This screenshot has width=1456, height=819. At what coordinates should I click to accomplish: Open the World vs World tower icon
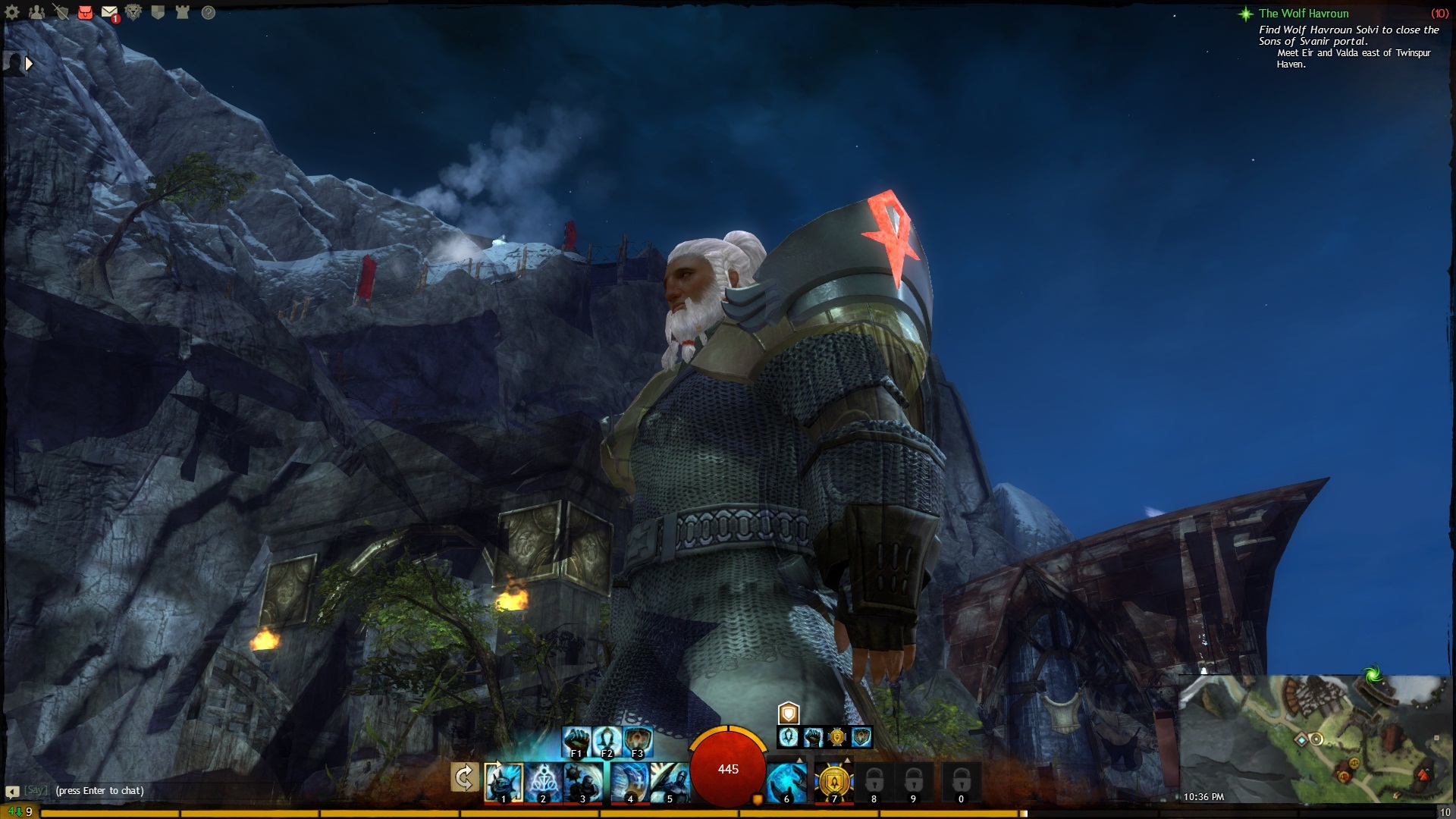[183, 12]
